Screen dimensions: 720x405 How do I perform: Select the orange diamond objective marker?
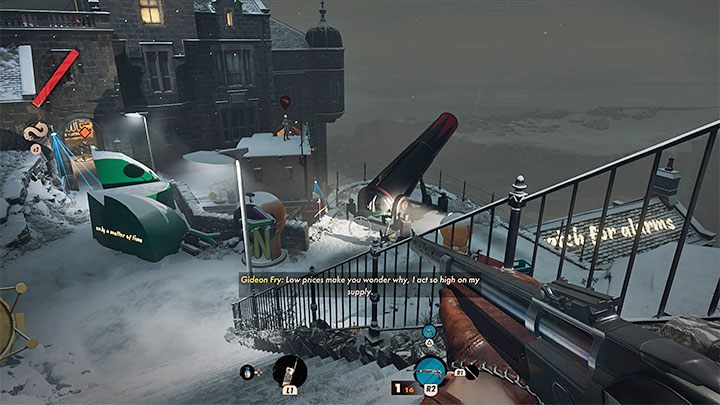point(84,131)
